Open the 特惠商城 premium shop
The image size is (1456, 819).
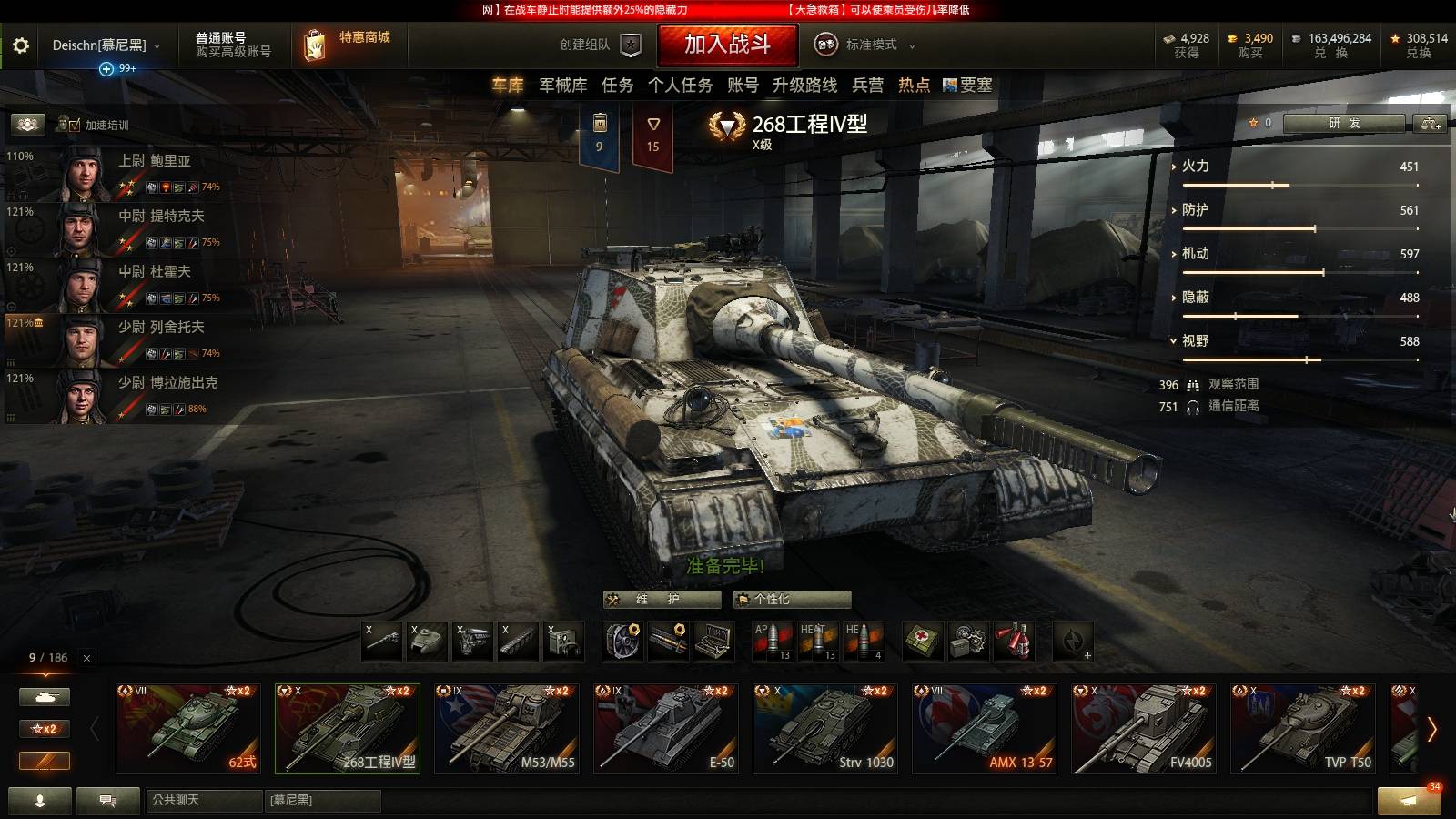pyautogui.click(x=350, y=44)
